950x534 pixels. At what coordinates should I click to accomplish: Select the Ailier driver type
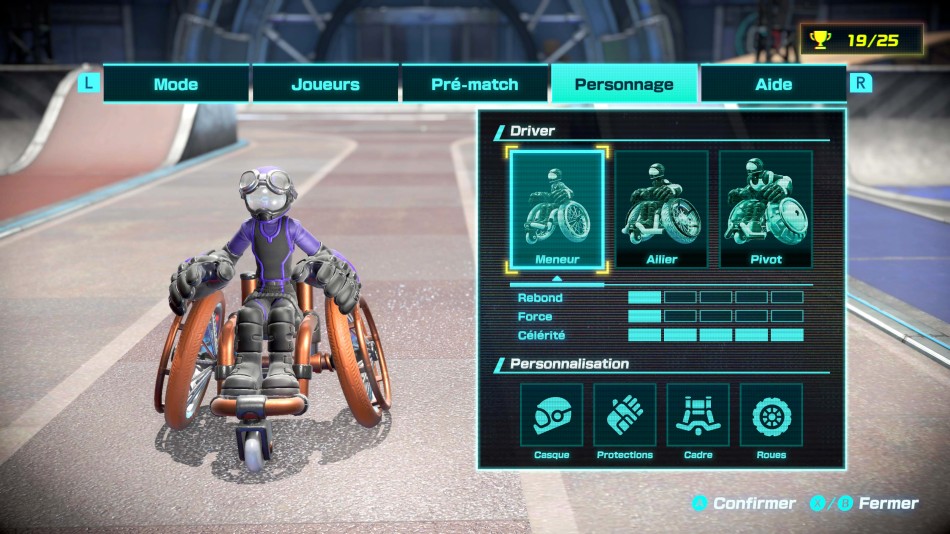coord(661,209)
